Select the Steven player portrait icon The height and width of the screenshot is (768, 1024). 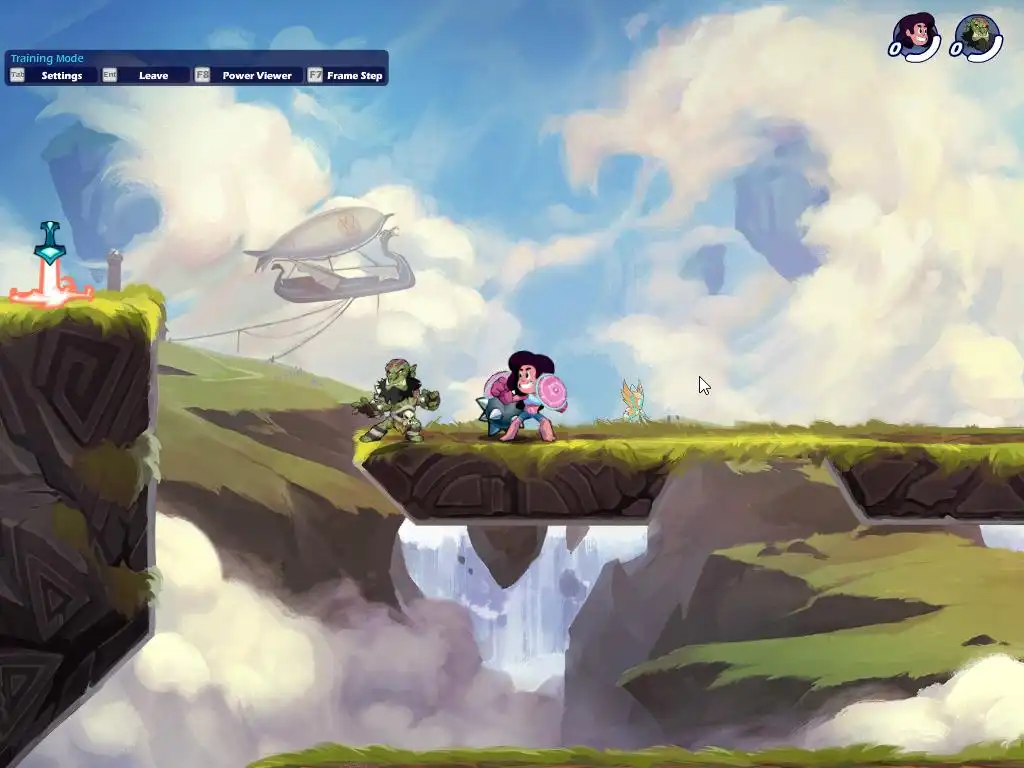point(917,35)
